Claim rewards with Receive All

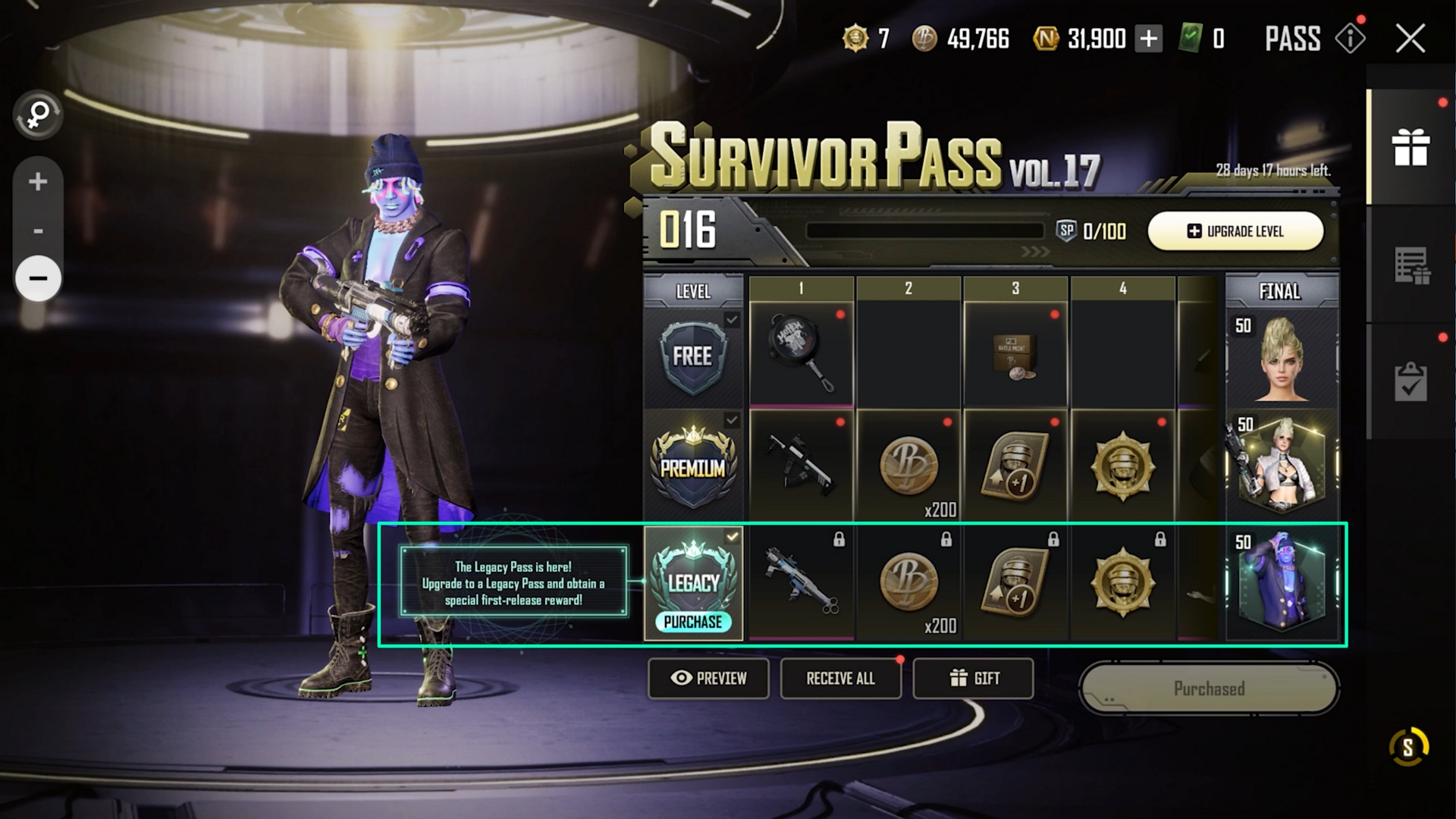click(840, 678)
